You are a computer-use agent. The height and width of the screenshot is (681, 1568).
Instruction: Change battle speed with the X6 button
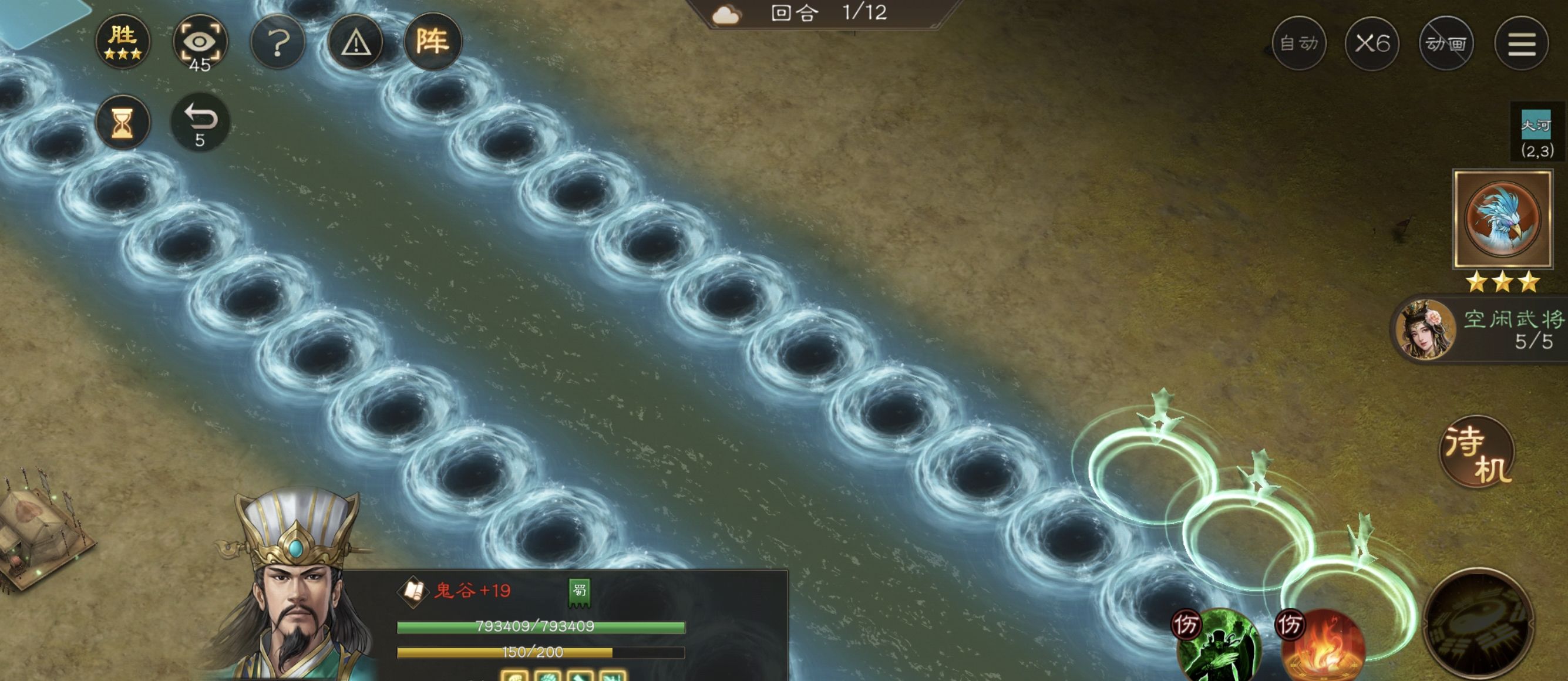click(1372, 44)
